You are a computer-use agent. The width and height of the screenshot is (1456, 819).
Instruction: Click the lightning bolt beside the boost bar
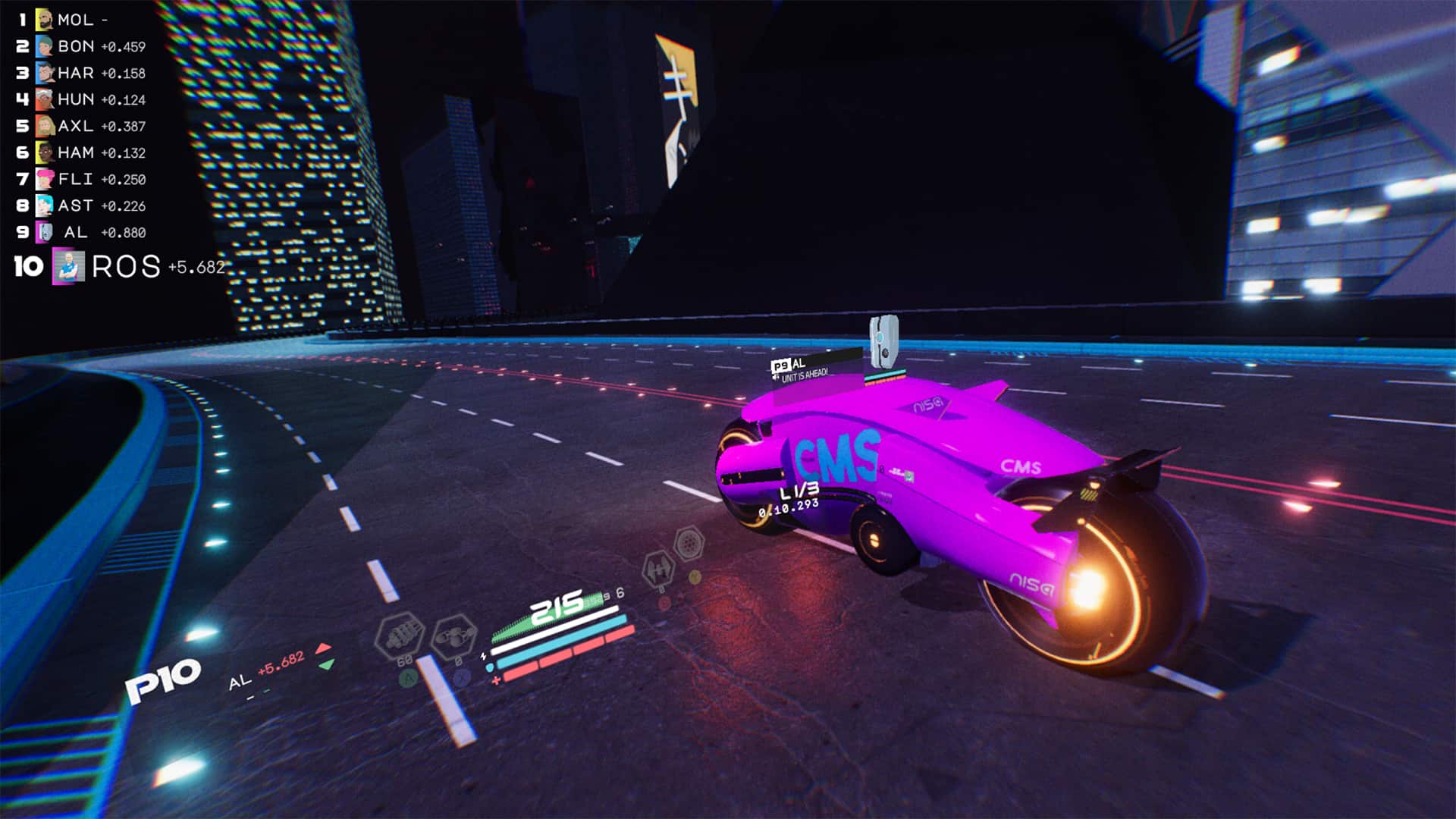point(483,655)
